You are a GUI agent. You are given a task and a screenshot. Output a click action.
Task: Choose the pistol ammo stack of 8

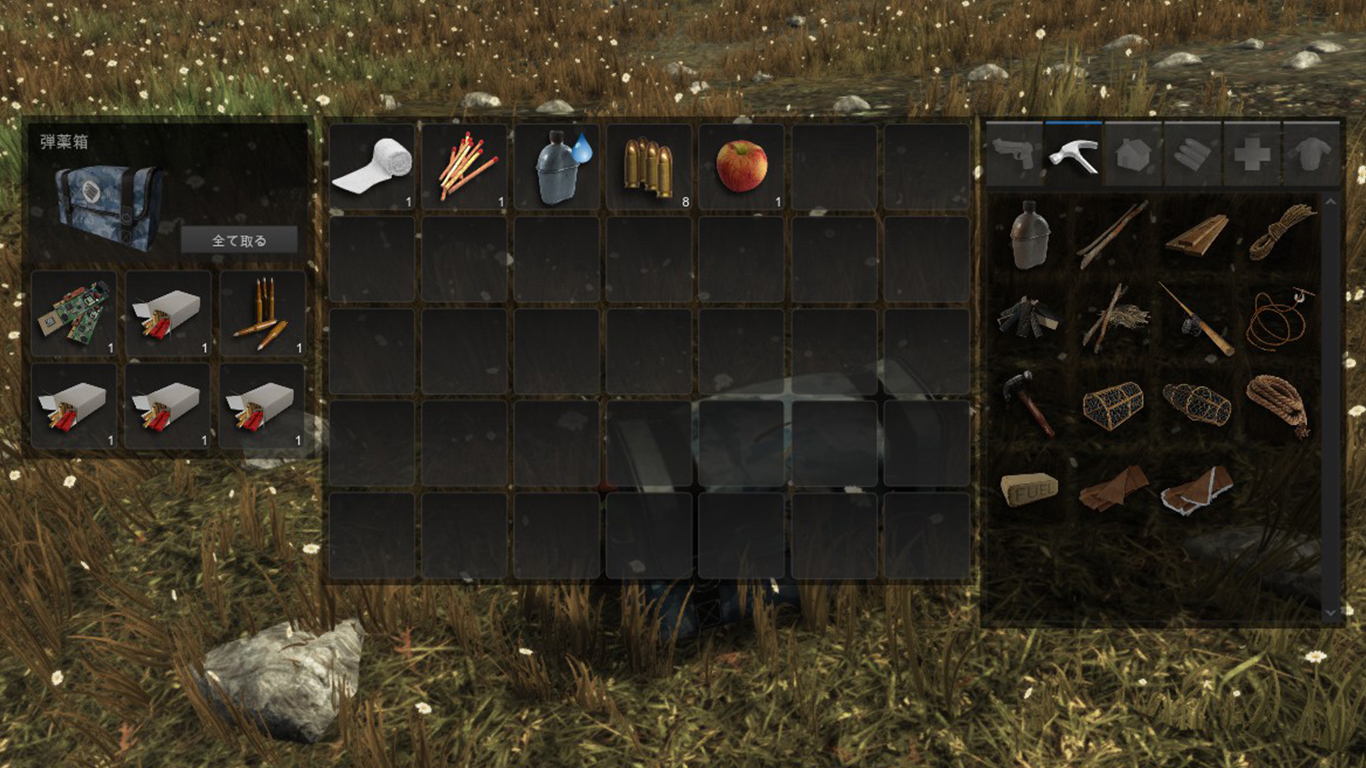point(649,166)
